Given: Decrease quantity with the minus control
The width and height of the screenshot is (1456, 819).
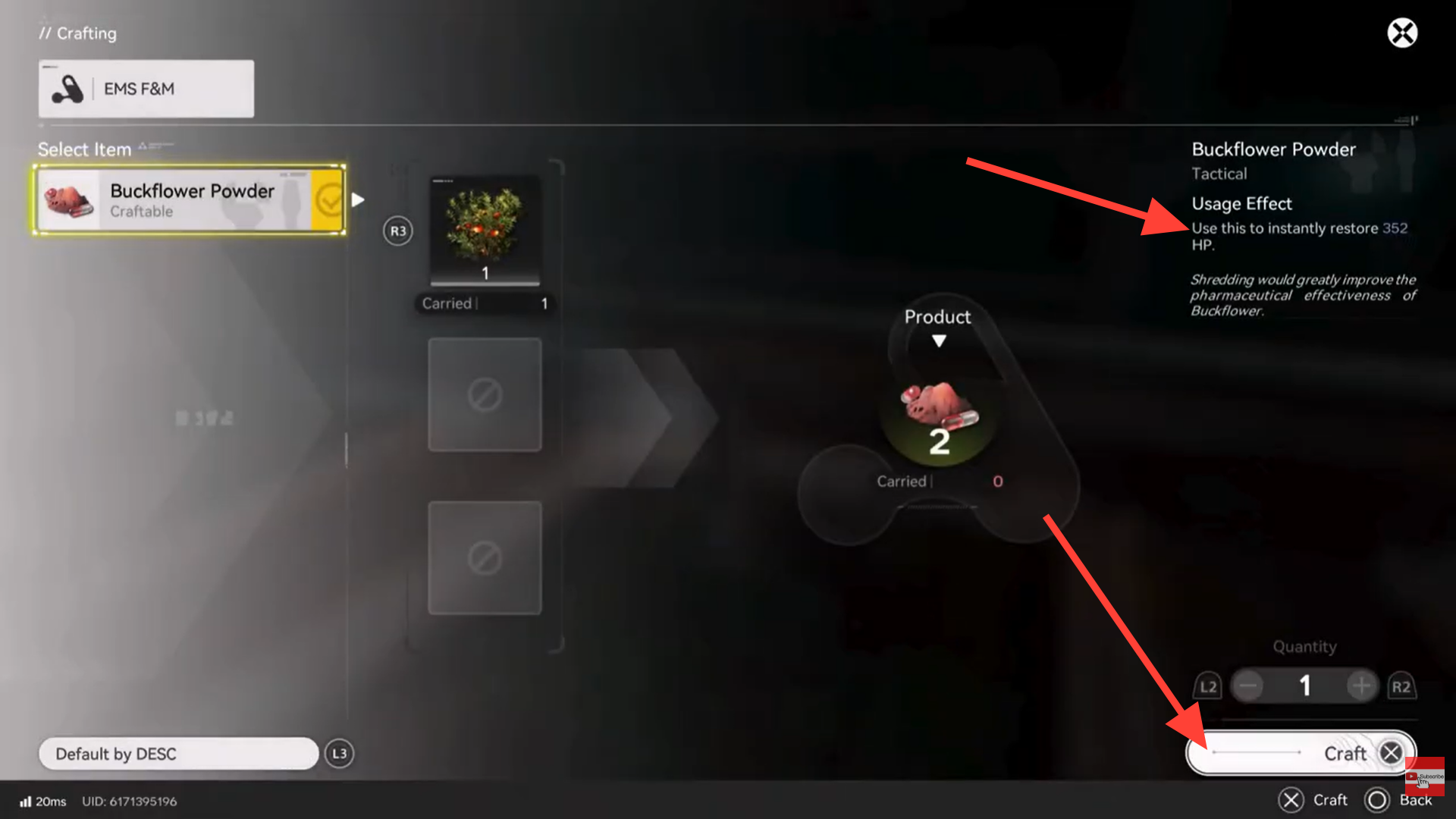Looking at the screenshot, I should [x=1247, y=686].
